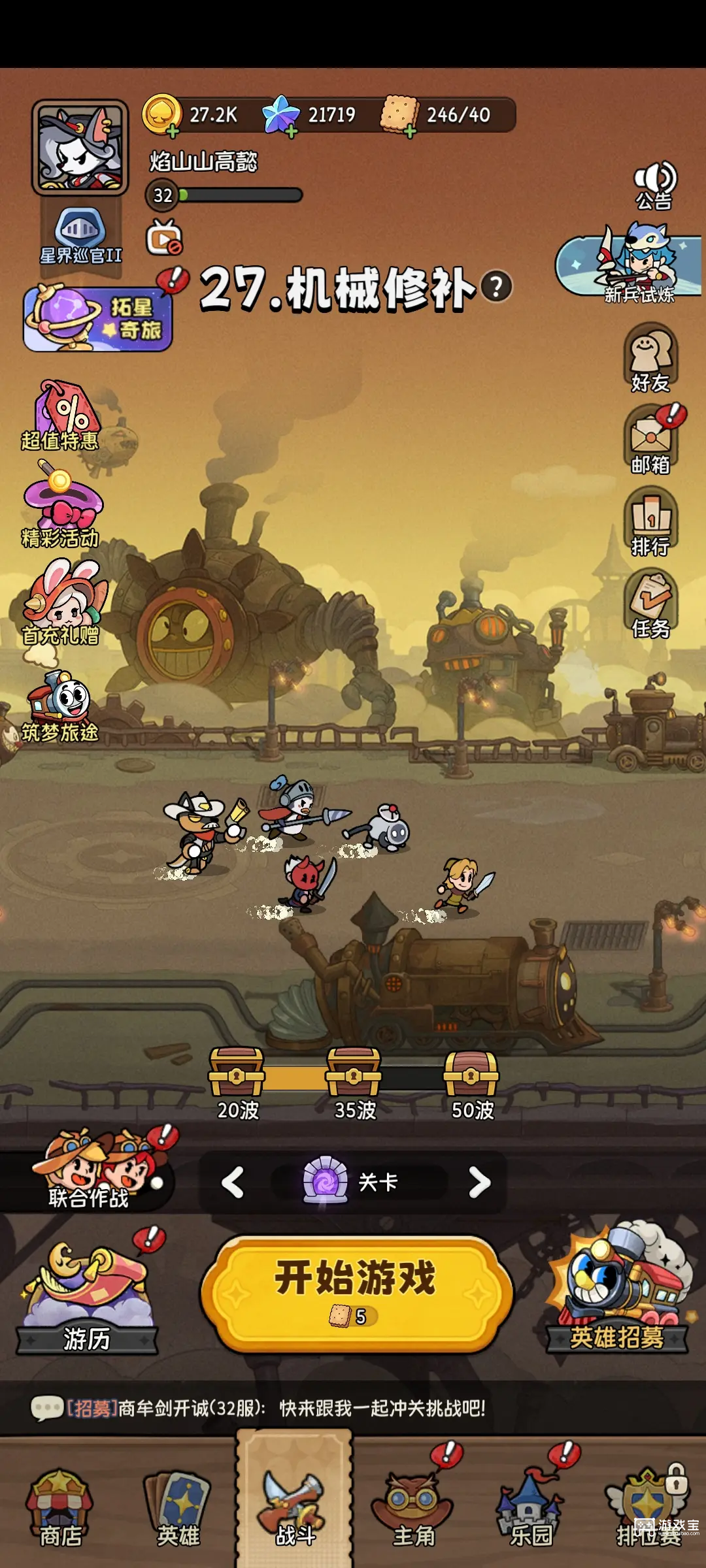Read the 公告 announcements
The image size is (706, 1568).
click(x=654, y=185)
